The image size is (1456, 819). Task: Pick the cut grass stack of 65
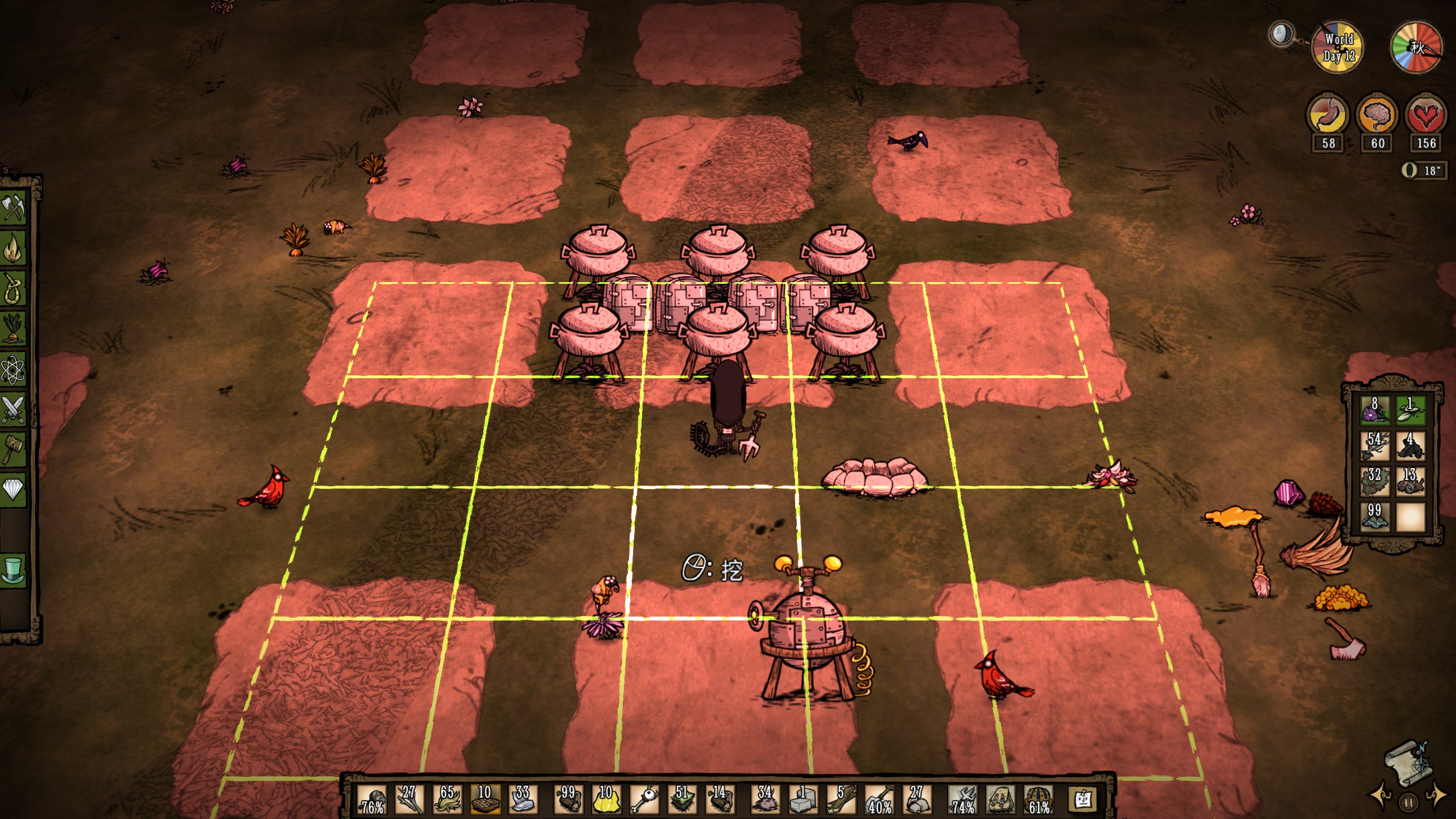(446, 800)
